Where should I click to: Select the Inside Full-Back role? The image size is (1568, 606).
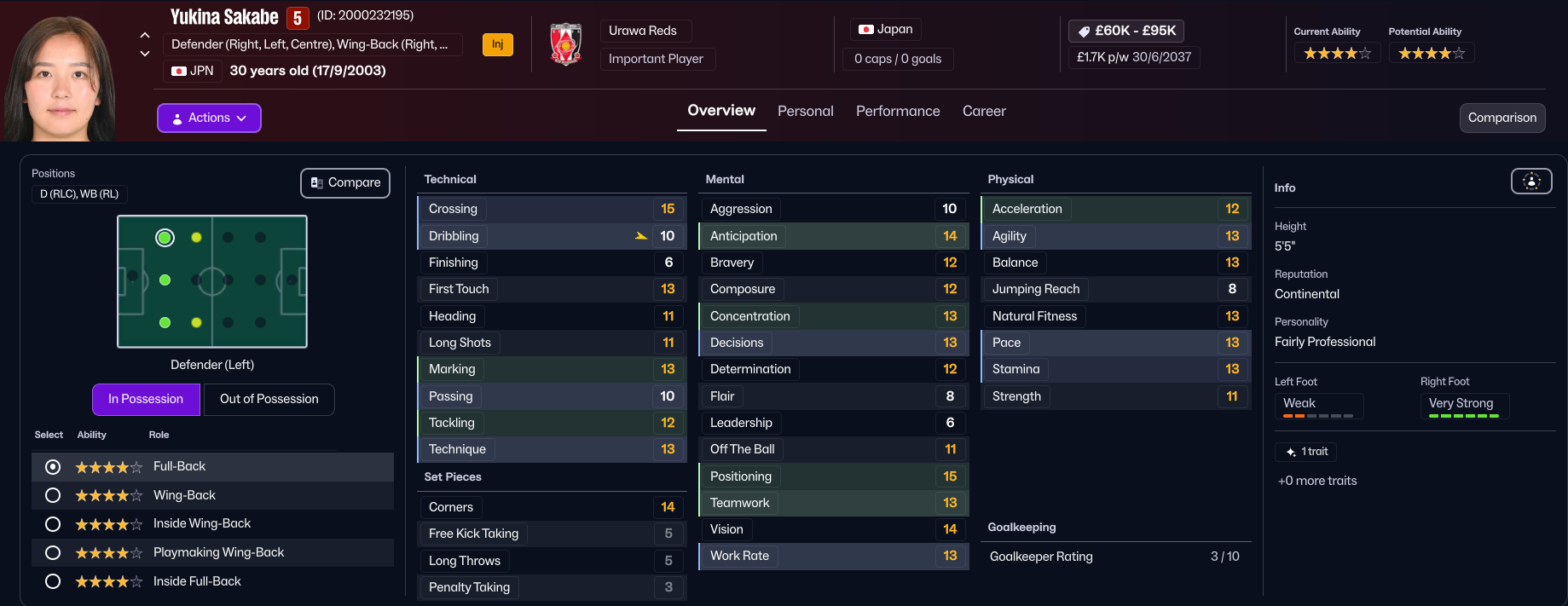(53, 581)
